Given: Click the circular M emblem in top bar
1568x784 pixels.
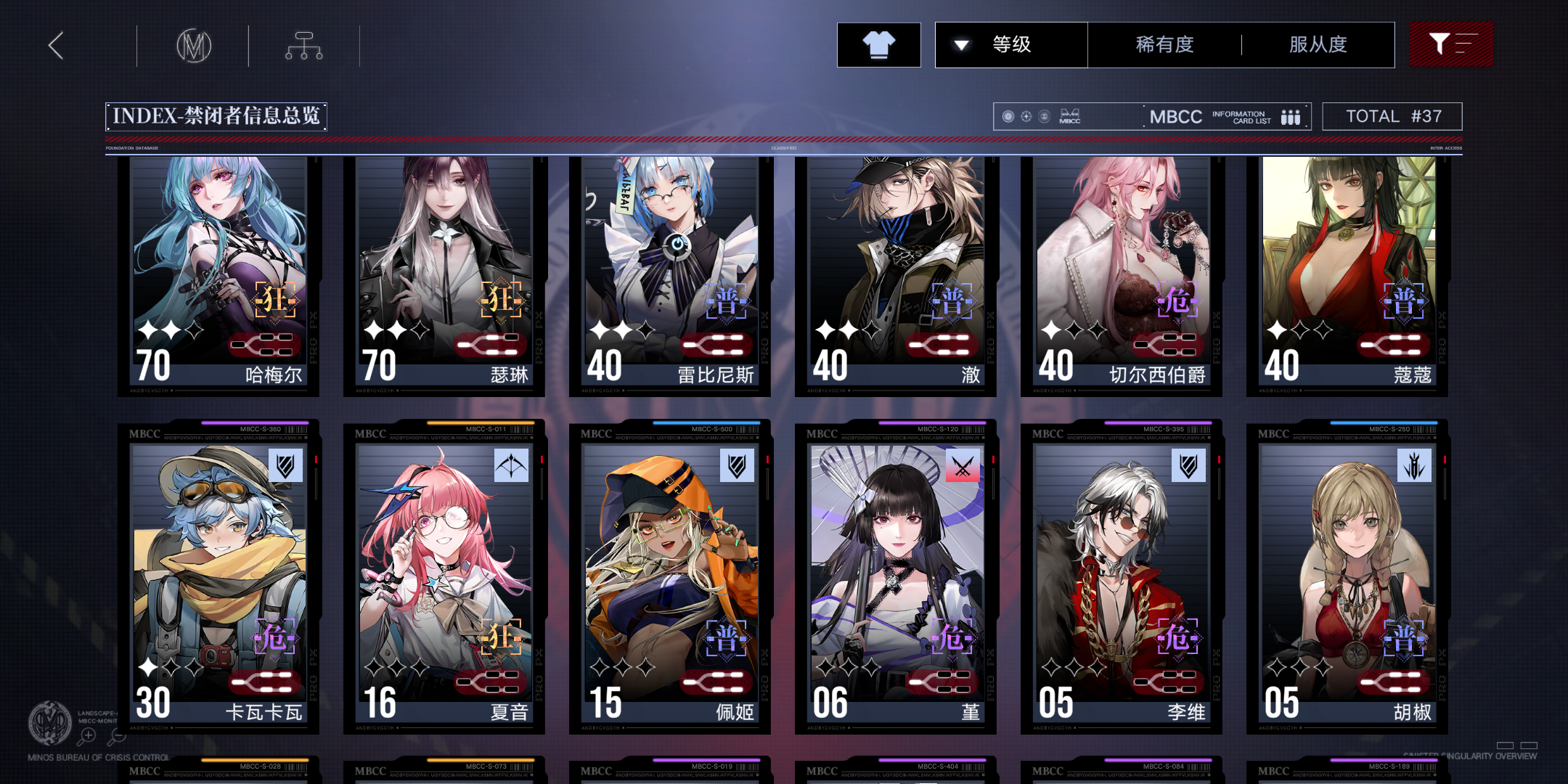Looking at the screenshot, I should click(193, 44).
